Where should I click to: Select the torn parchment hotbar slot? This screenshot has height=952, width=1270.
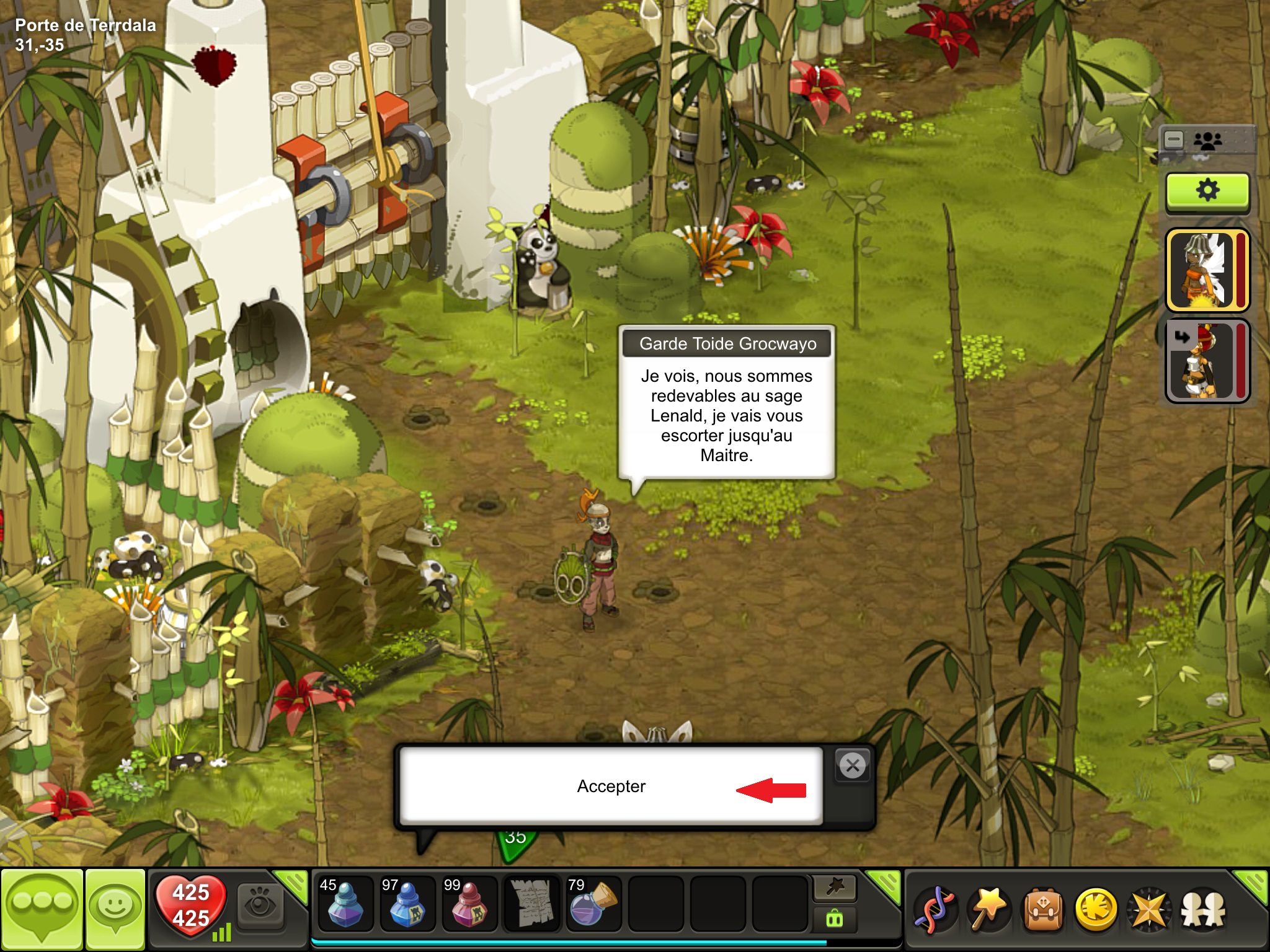pos(531,904)
